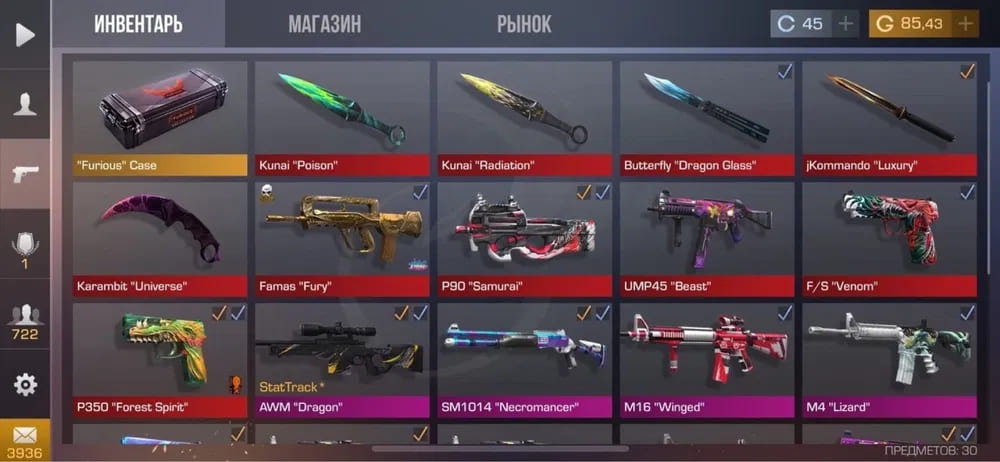The height and width of the screenshot is (462, 1000).
Task: Select the Karambit "Universe" knife
Action: (x=160, y=238)
